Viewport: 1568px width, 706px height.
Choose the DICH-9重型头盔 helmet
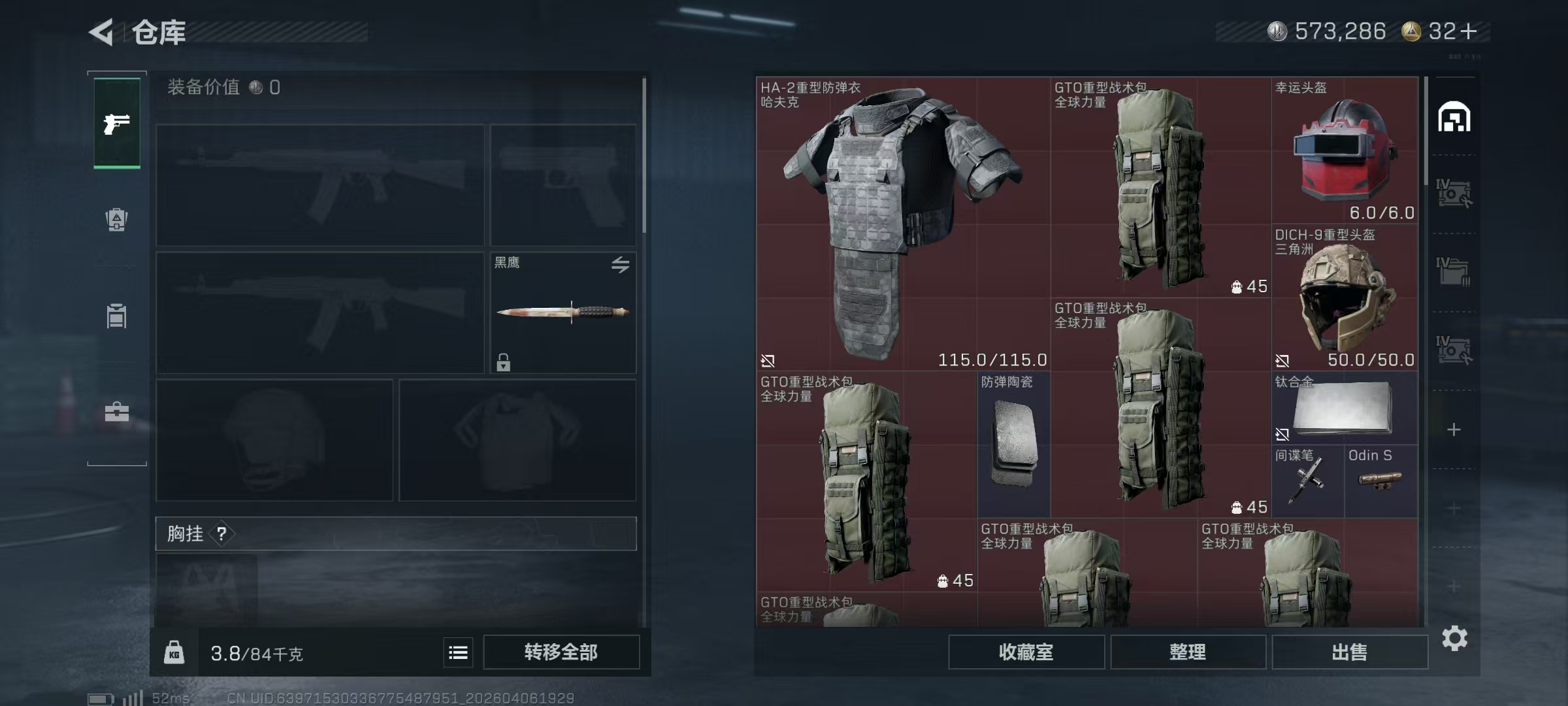click(x=1345, y=297)
